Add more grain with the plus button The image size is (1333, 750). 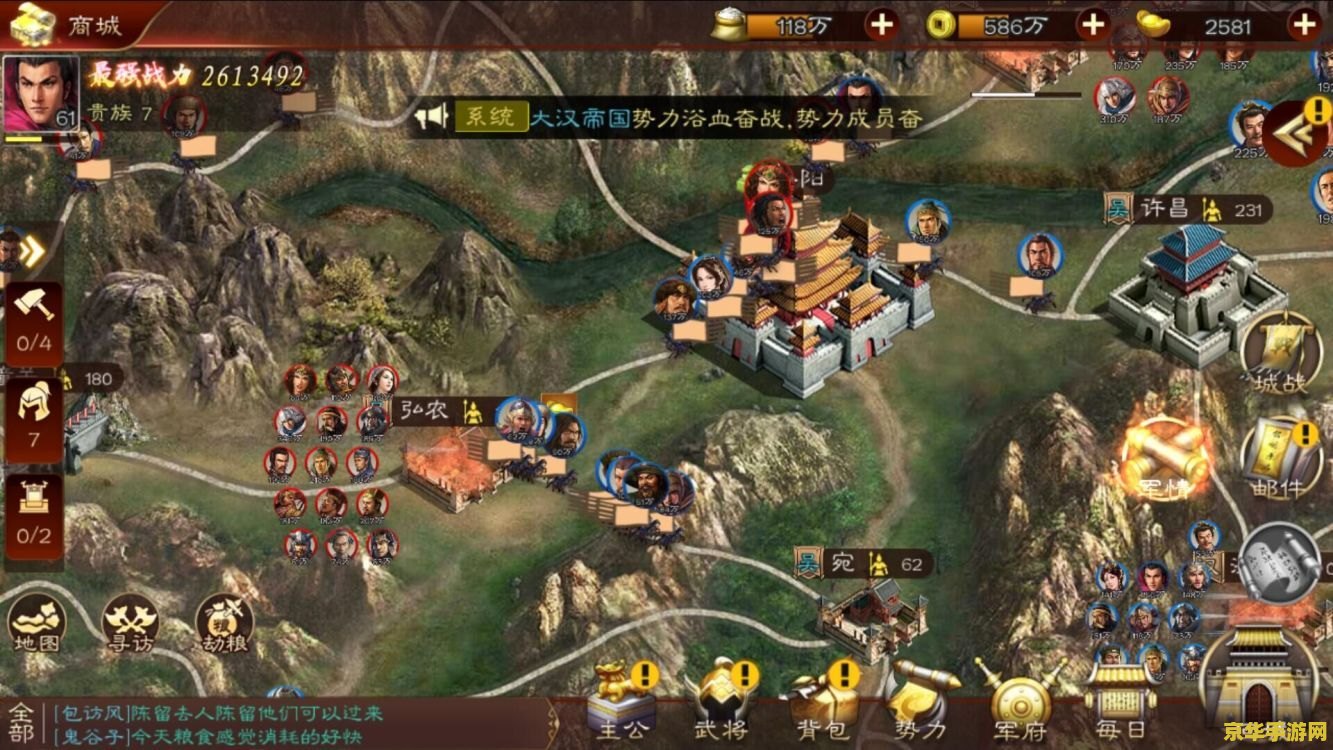click(x=881, y=25)
